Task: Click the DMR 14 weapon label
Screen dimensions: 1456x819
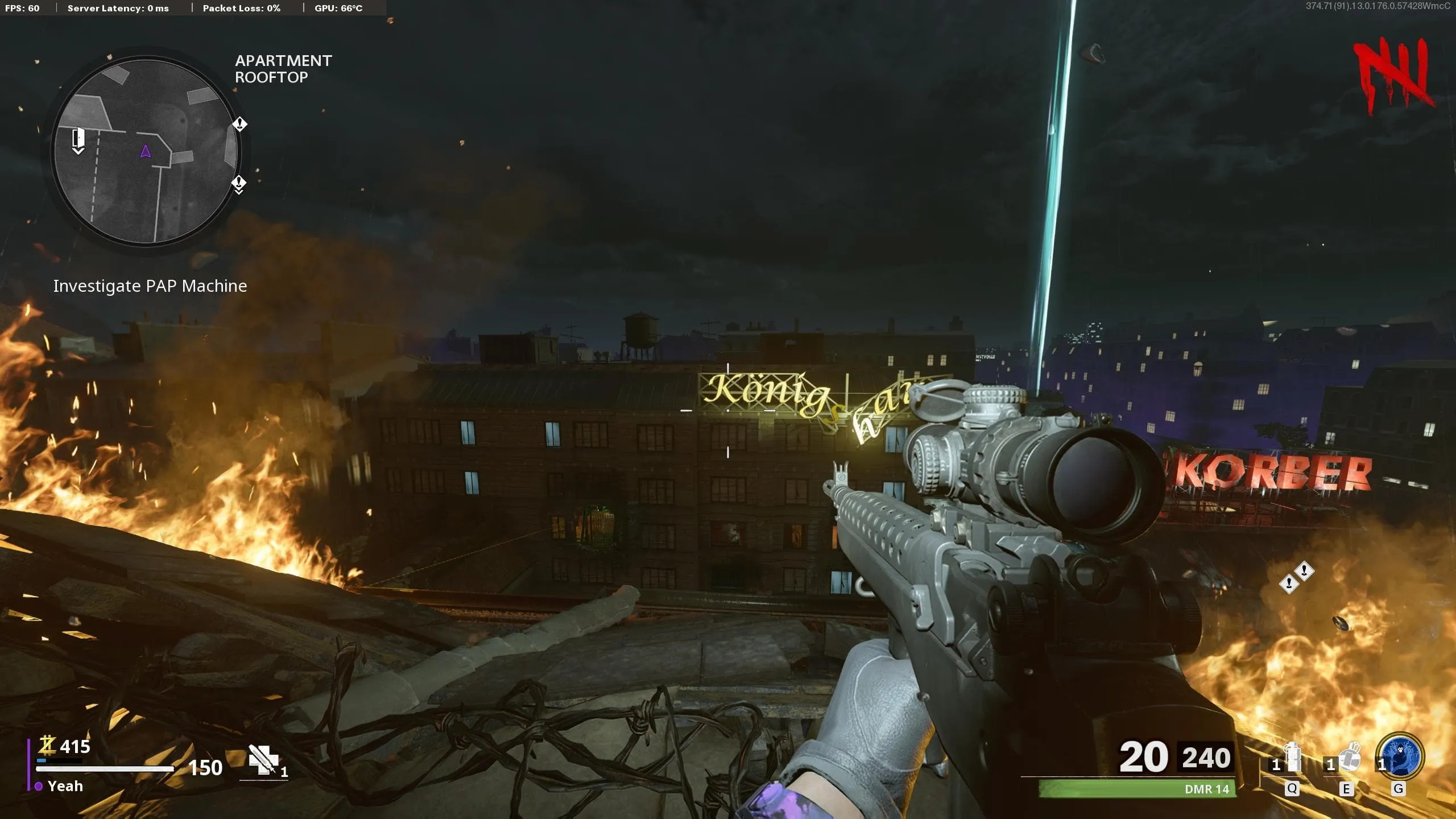Action: tap(1206, 789)
